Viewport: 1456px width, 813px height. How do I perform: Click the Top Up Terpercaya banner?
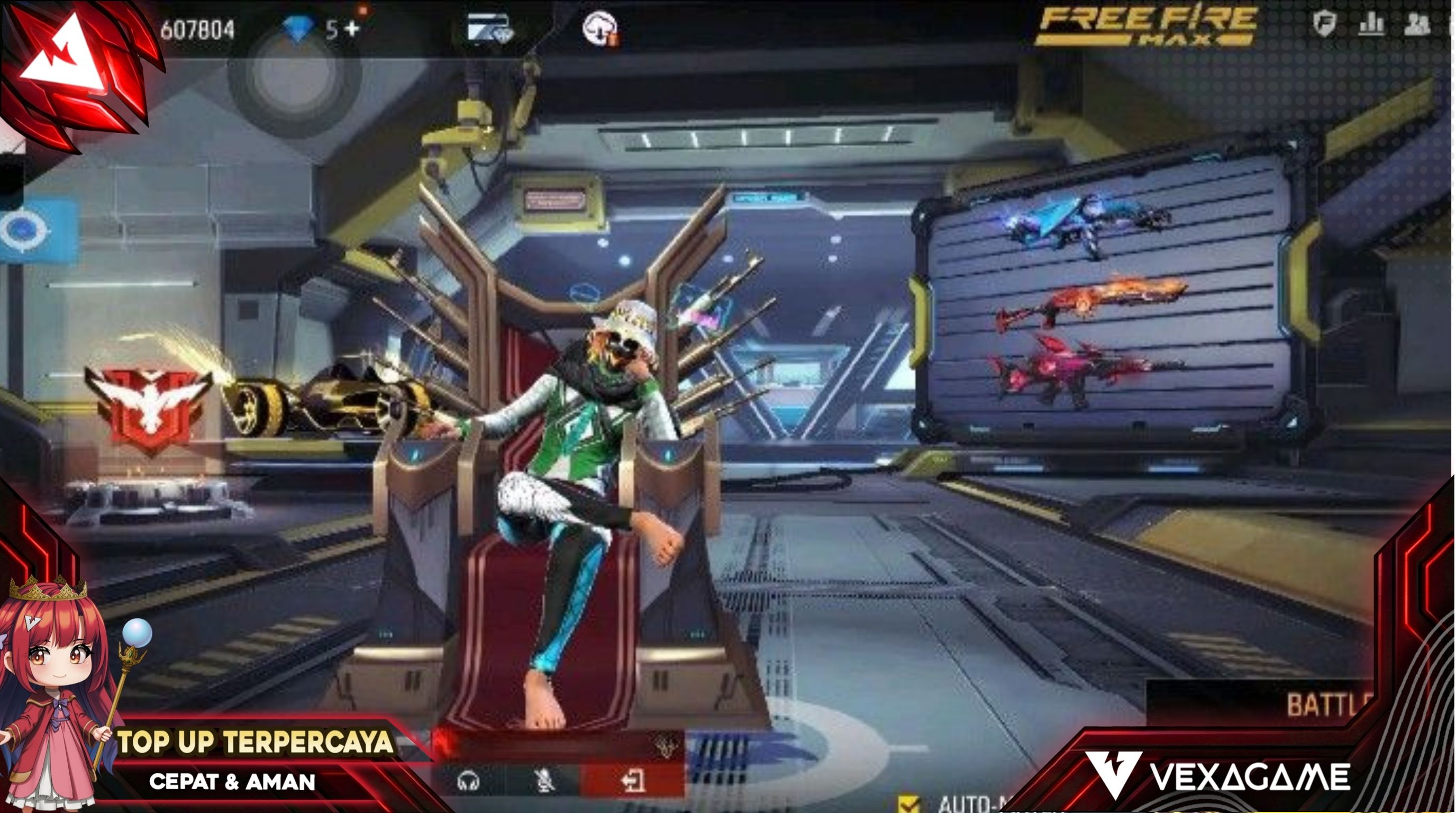click(x=254, y=743)
